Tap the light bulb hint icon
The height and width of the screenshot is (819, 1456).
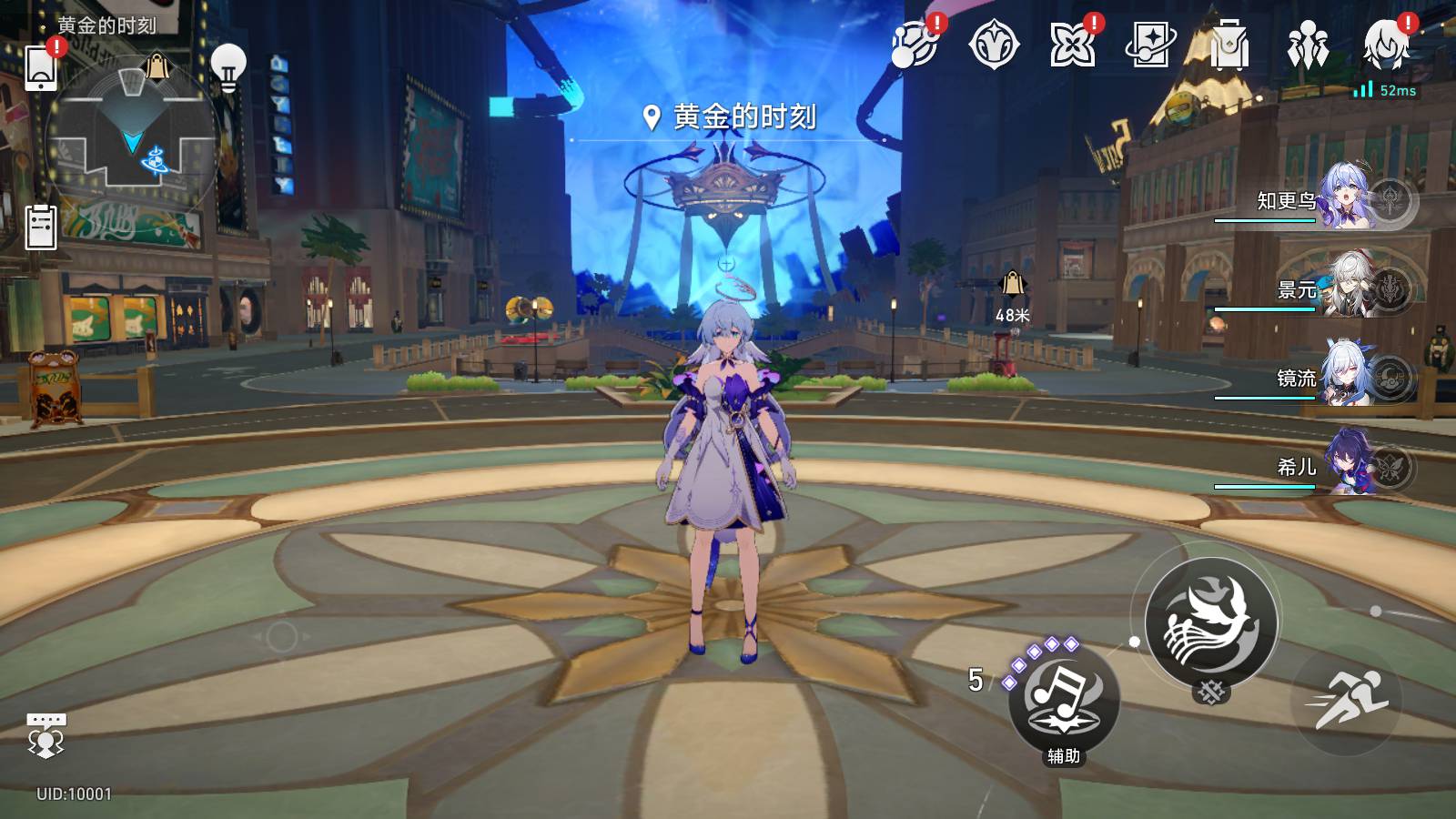pyautogui.click(x=228, y=67)
